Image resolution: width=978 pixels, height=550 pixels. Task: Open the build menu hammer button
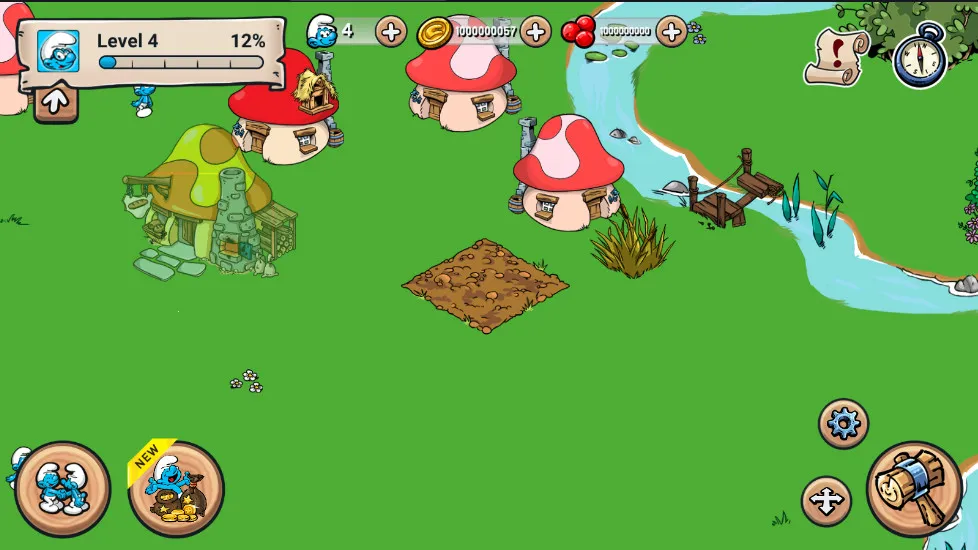[913, 489]
